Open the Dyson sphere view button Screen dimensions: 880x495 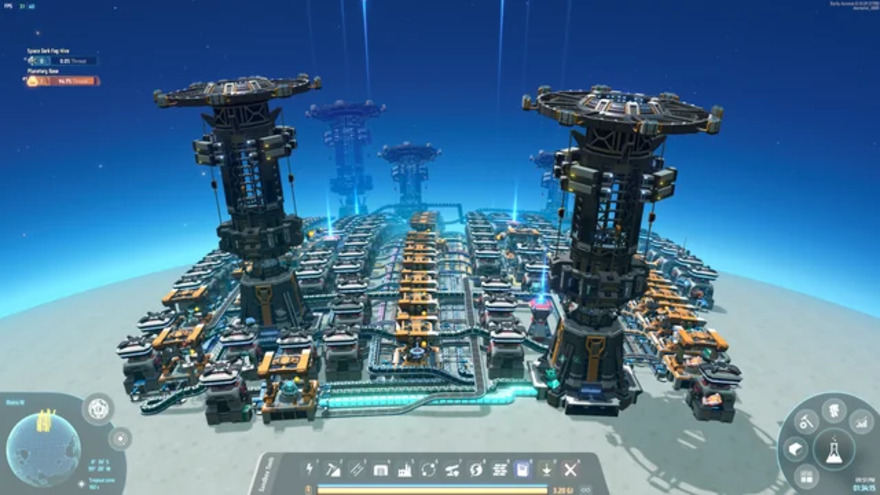[x=98, y=408]
